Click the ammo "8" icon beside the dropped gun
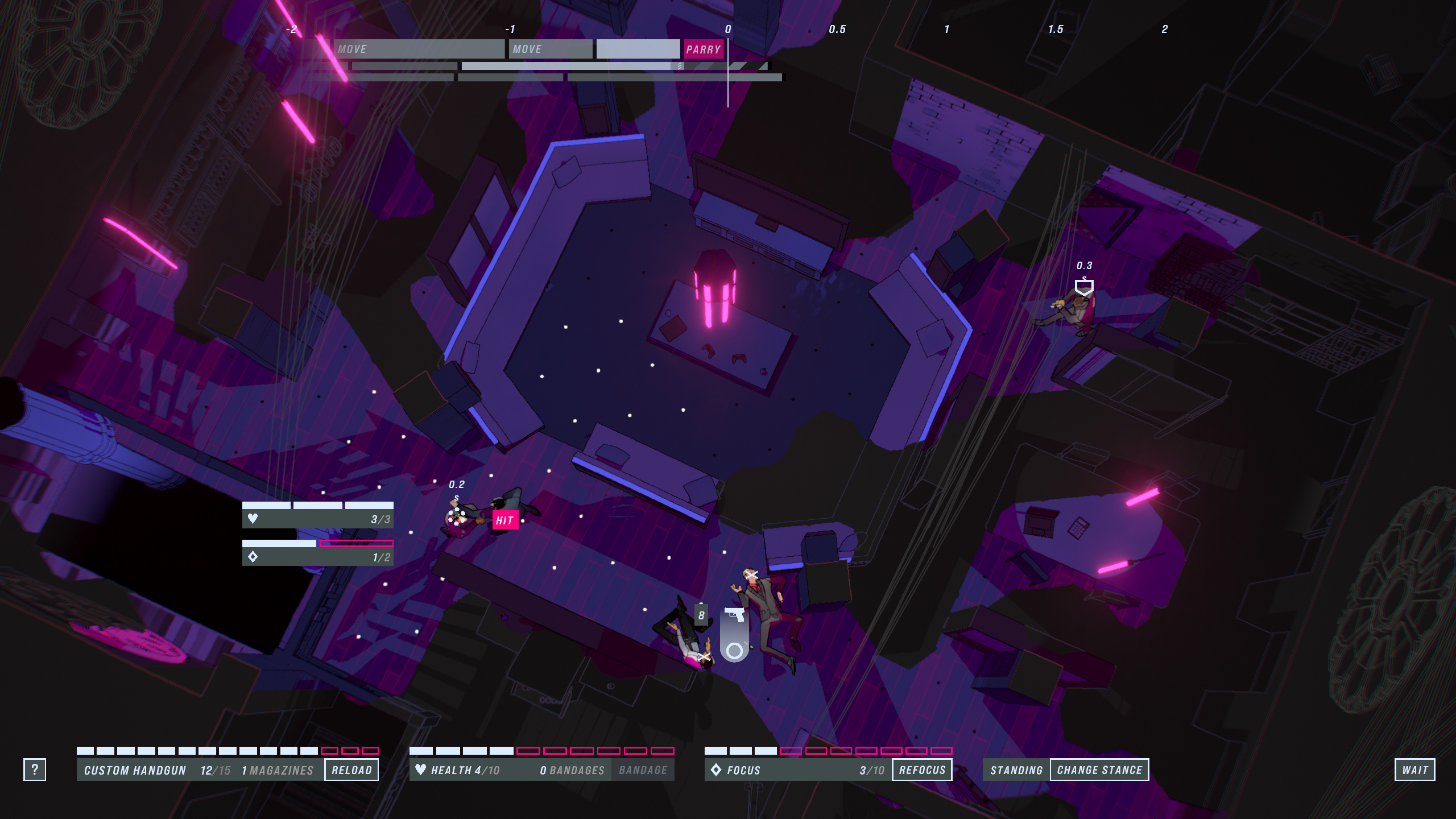The height and width of the screenshot is (819, 1456). [701, 614]
